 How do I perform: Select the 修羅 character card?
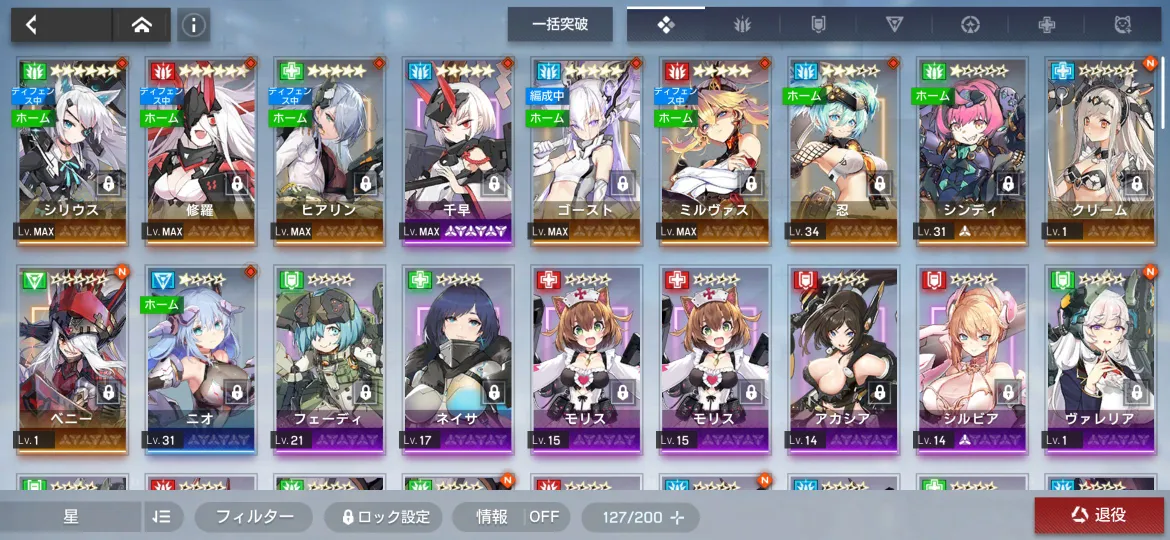198,150
